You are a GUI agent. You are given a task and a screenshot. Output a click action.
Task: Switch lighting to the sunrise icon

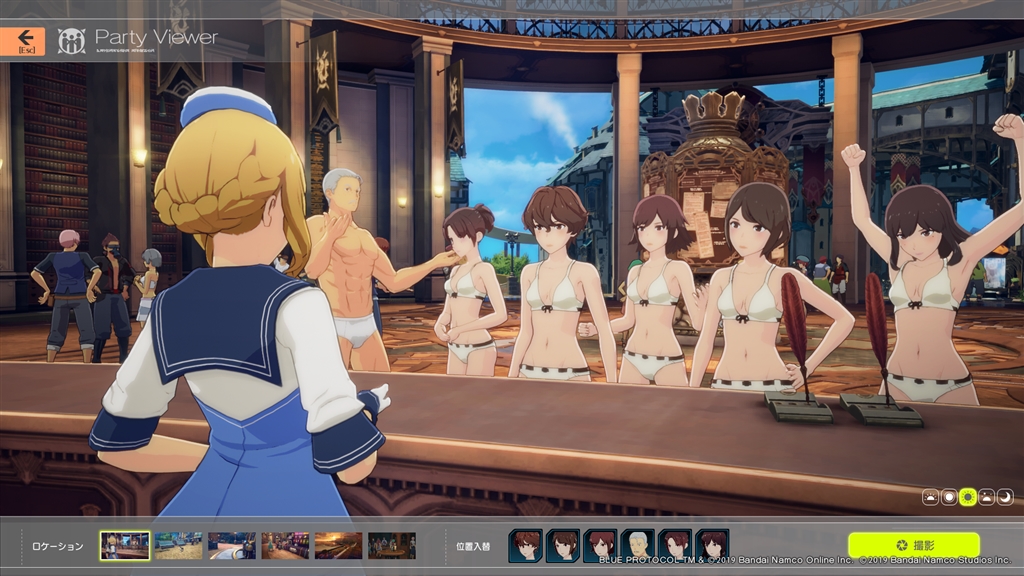pyautogui.click(x=930, y=496)
